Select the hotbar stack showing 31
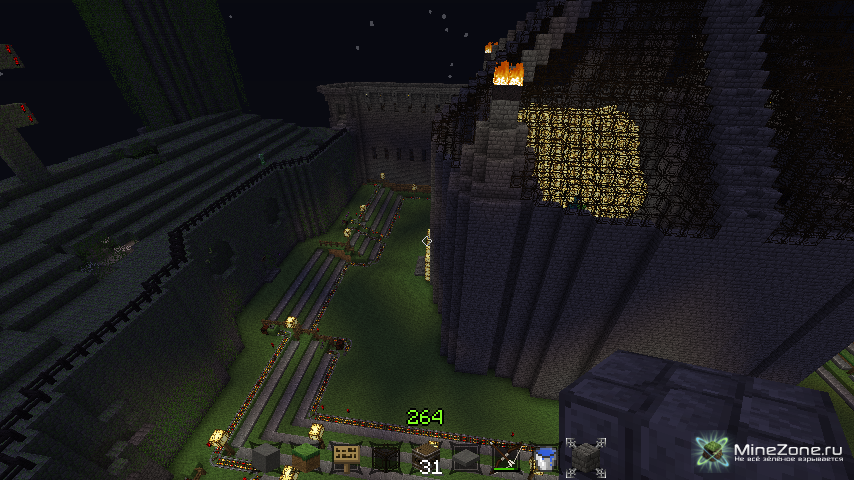854x480 pixels. 426,458
